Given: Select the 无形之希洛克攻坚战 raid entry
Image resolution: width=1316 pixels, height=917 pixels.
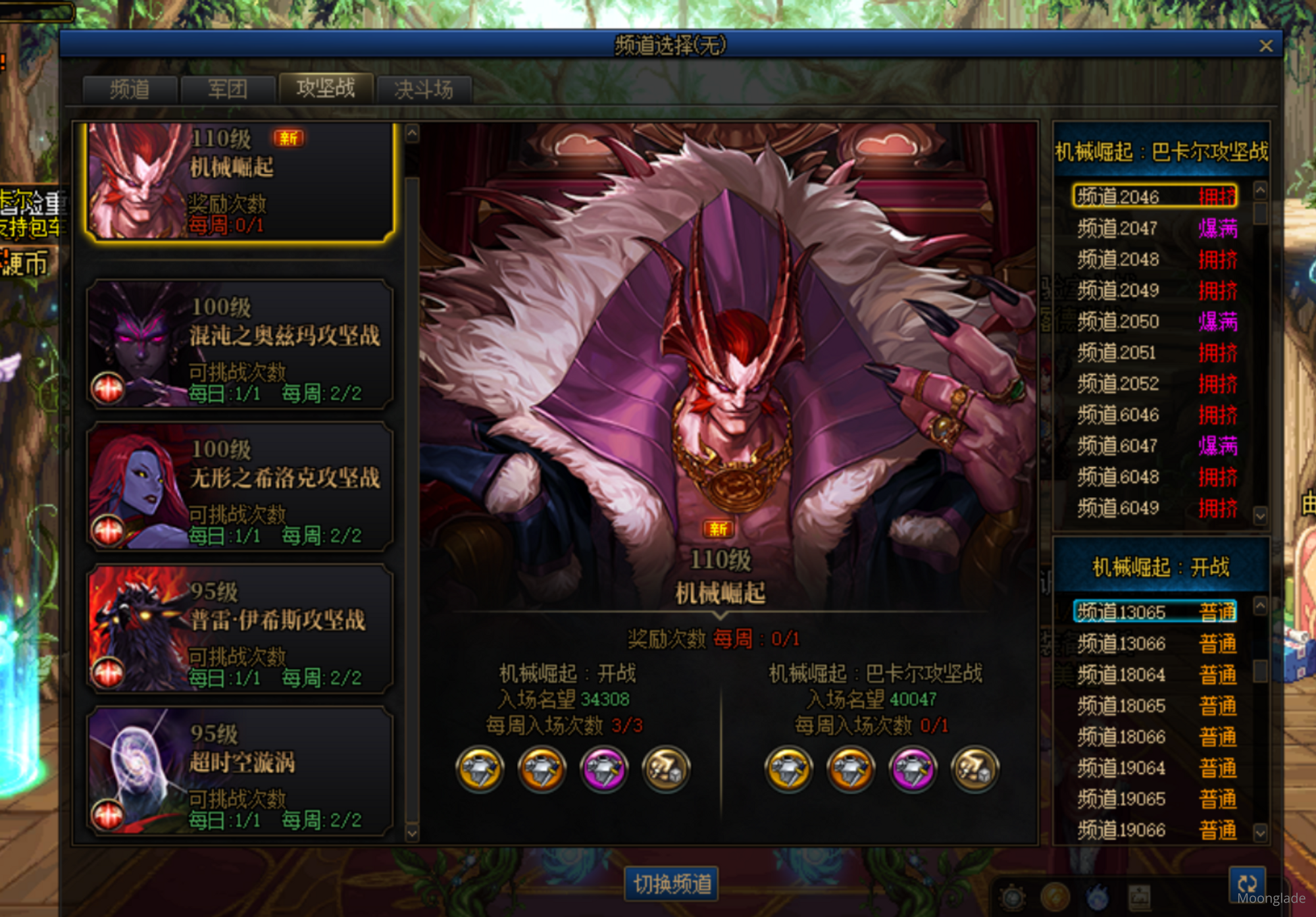Looking at the screenshot, I should (240, 487).
